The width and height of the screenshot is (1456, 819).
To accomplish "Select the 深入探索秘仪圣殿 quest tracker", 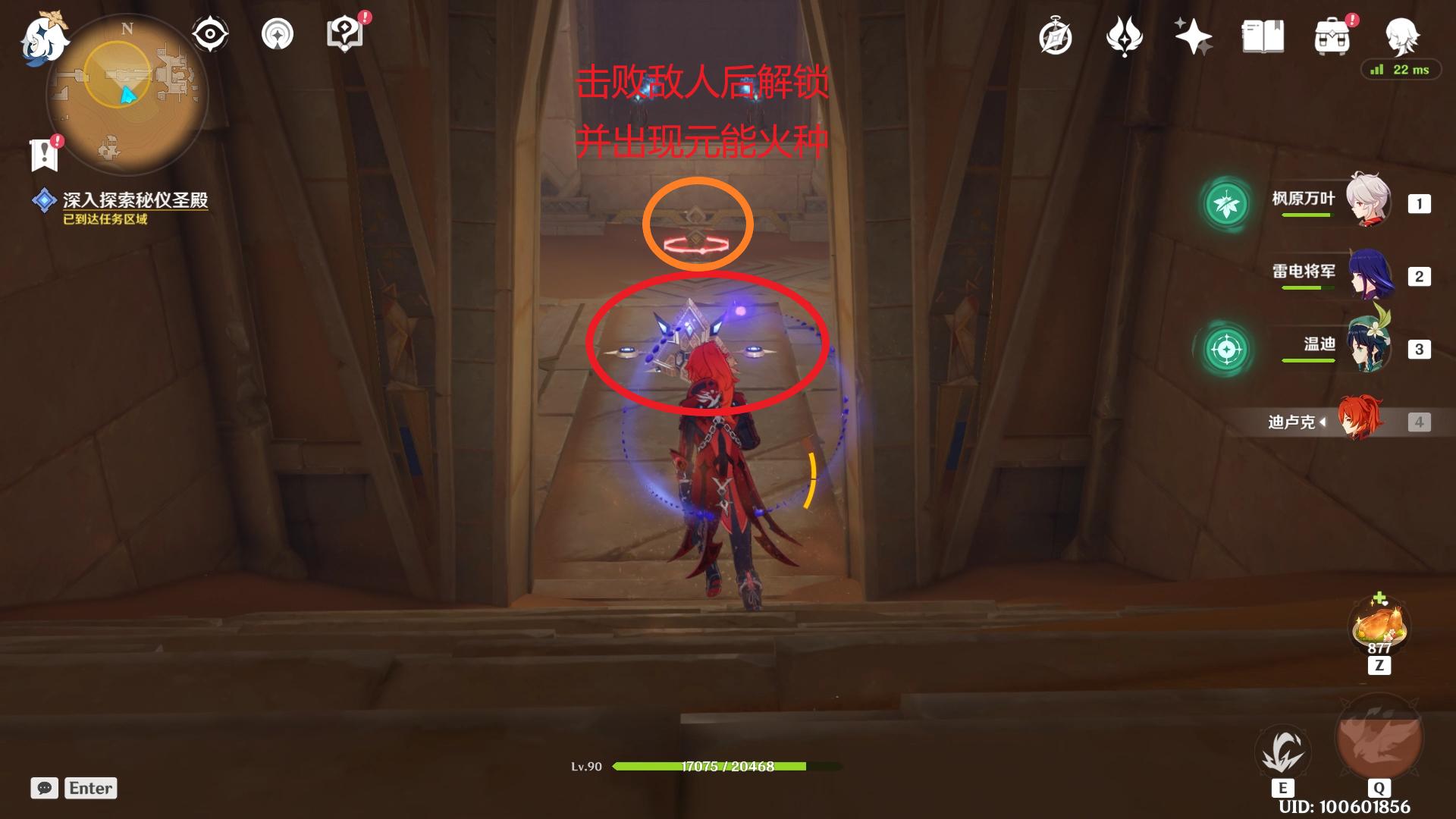I will pyautogui.click(x=135, y=200).
